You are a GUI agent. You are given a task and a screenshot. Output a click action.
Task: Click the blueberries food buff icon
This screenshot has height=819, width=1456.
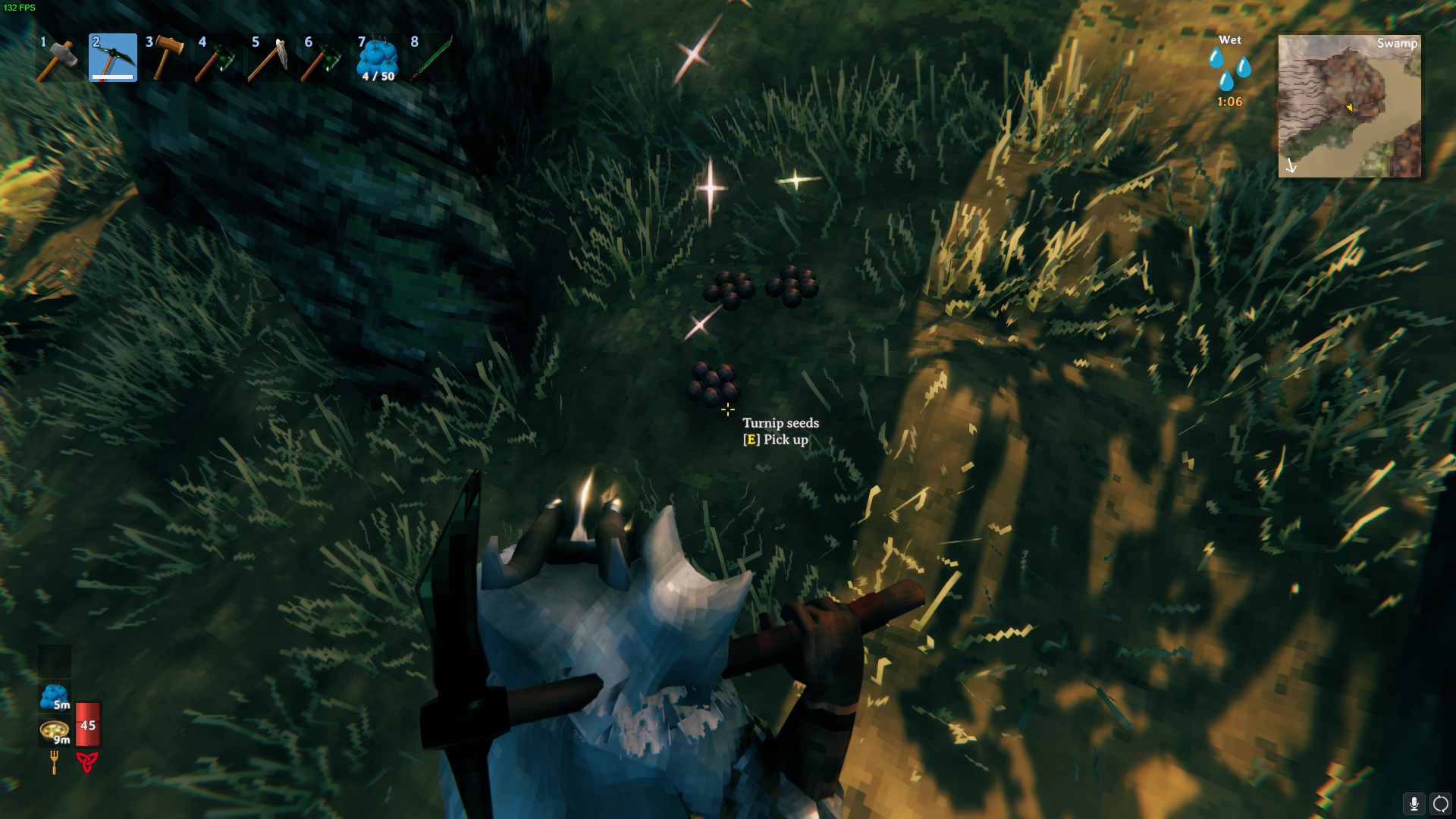pos(55,696)
